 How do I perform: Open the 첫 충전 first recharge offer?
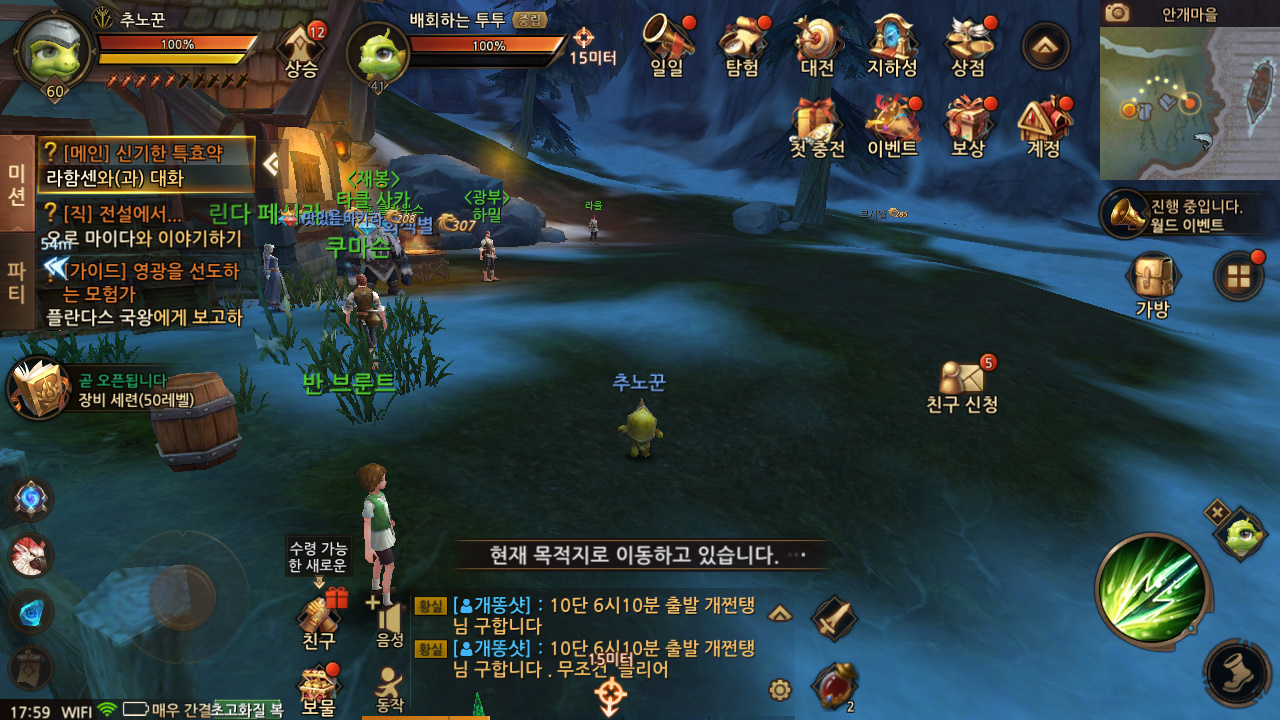point(817,126)
